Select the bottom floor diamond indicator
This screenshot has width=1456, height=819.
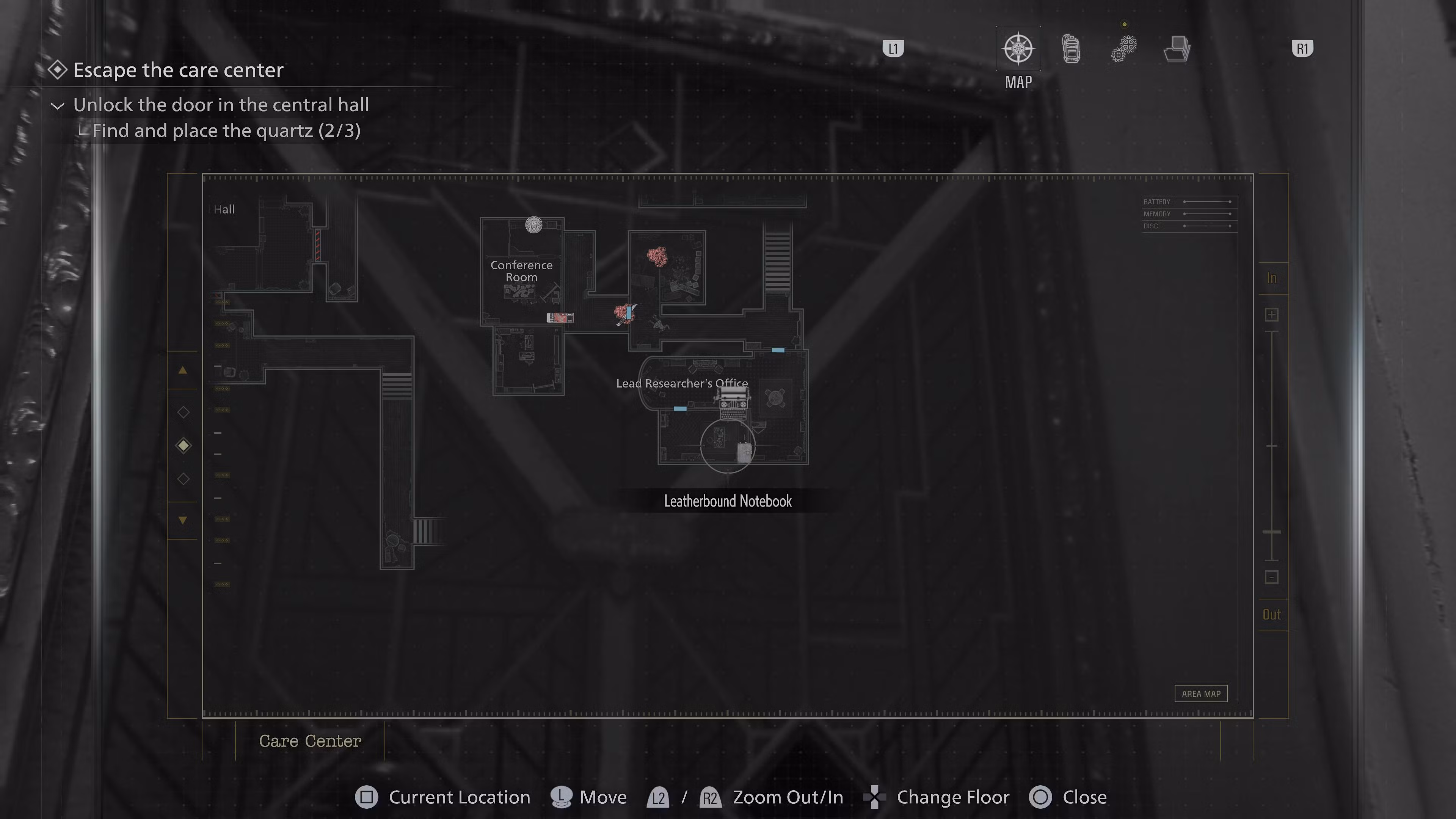(x=183, y=479)
